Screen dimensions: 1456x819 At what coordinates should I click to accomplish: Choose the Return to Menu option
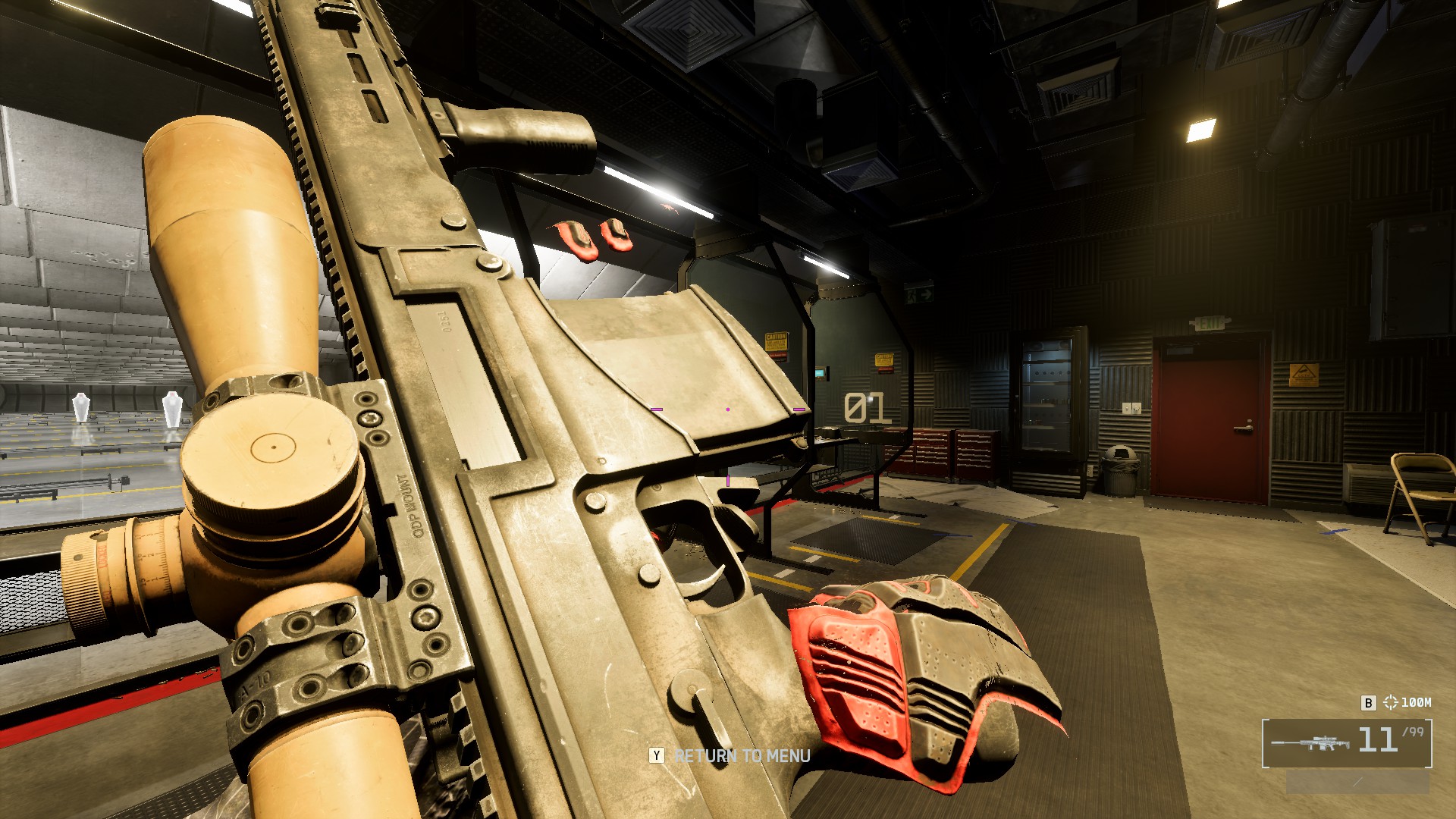pos(741,756)
